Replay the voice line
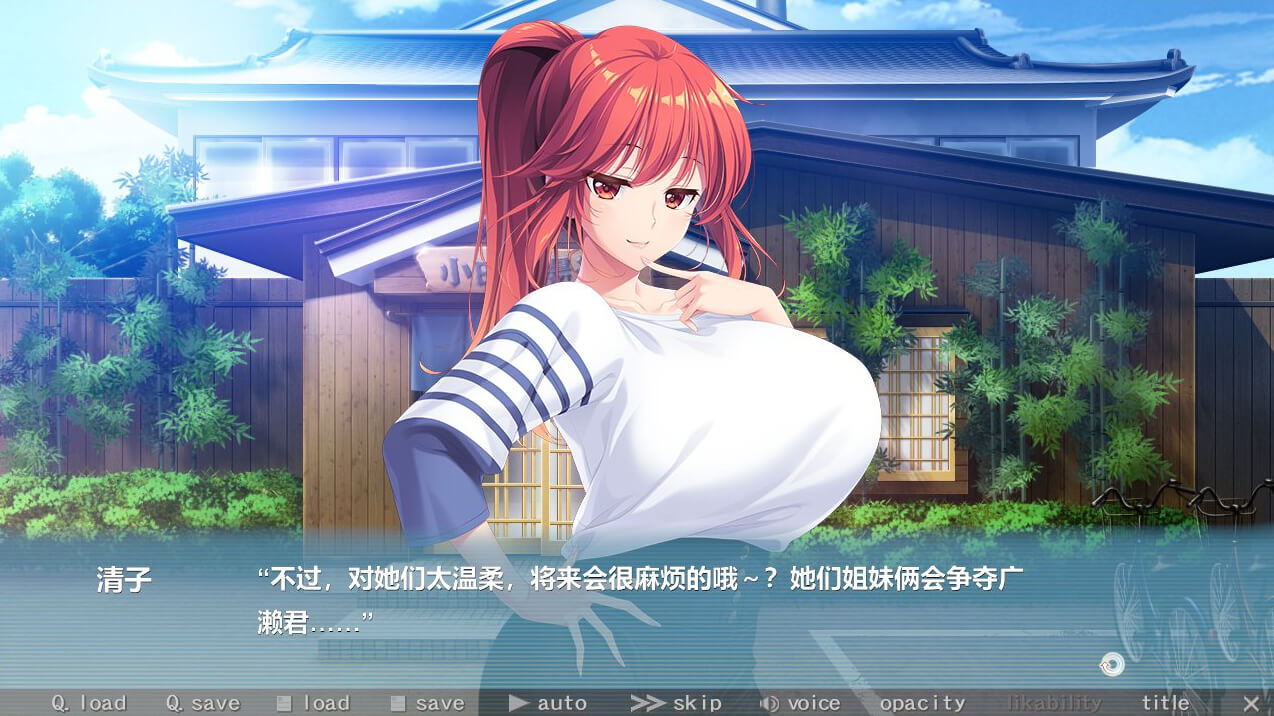Screen dimensions: 1274x716 pos(800,703)
